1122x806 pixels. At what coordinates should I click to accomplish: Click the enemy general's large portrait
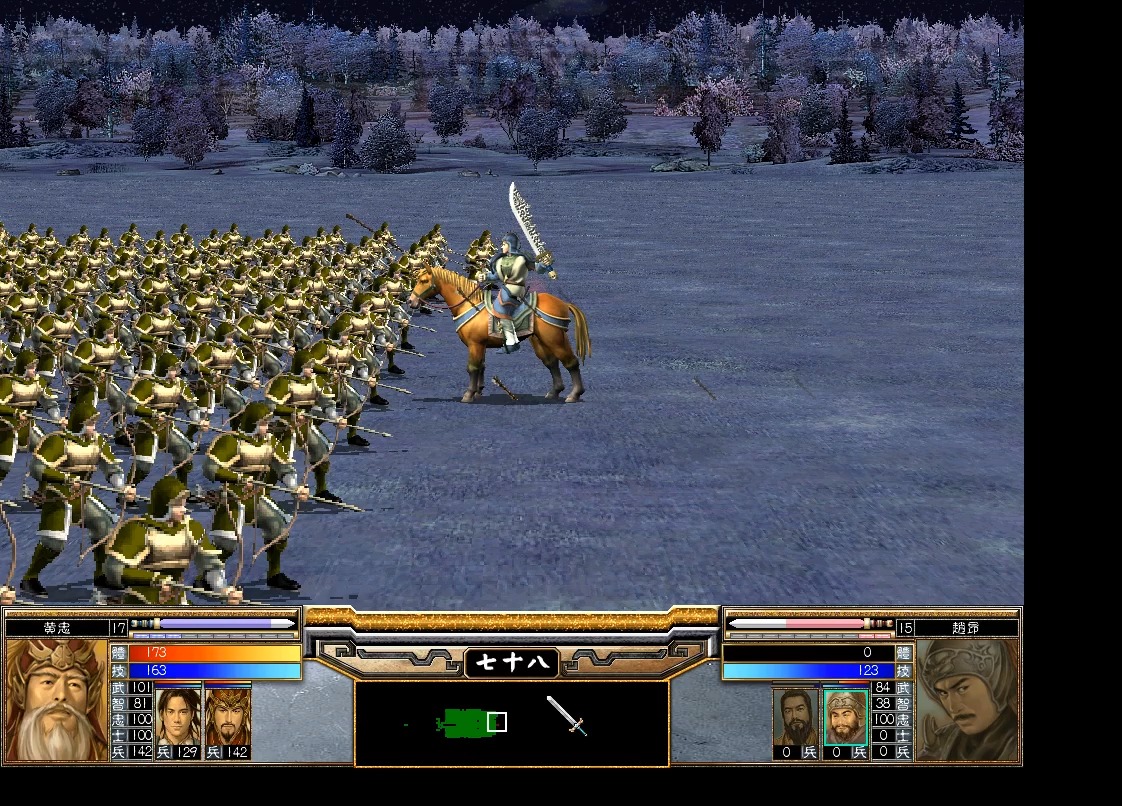point(967,700)
